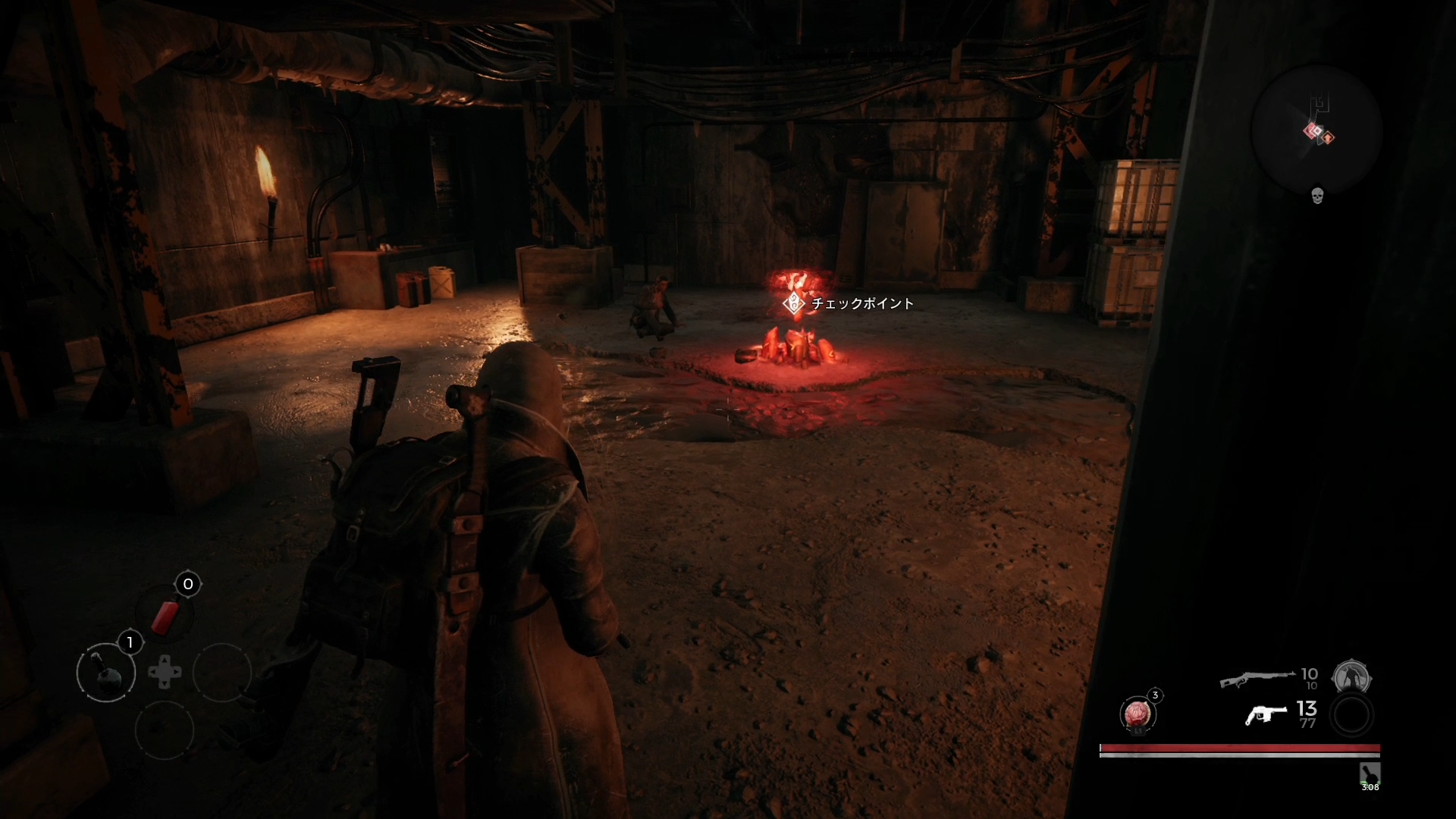Viewport: 1456px width, 819px height.
Task: Click the skull icon below the minimap
Action: [x=1317, y=196]
